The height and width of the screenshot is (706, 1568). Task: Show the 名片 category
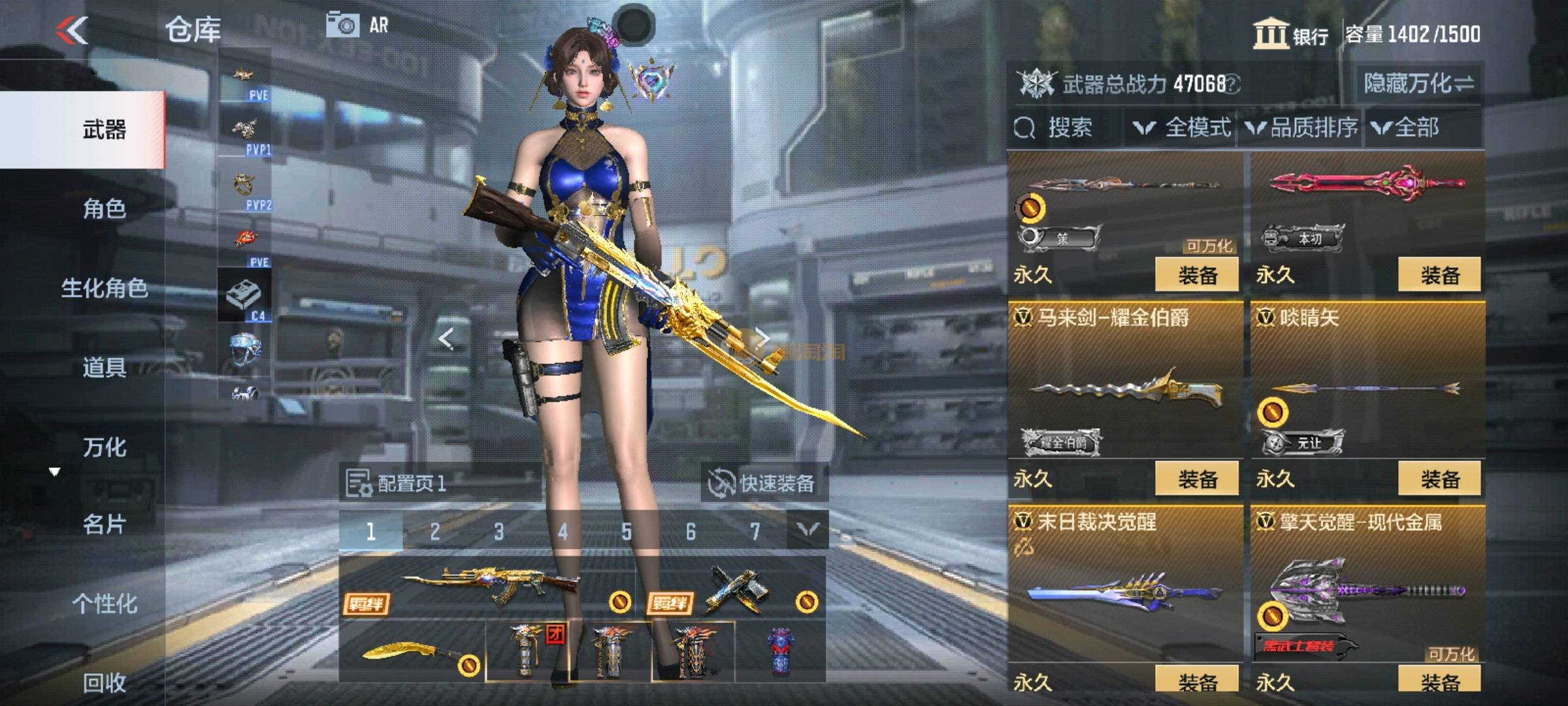coord(105,524)
